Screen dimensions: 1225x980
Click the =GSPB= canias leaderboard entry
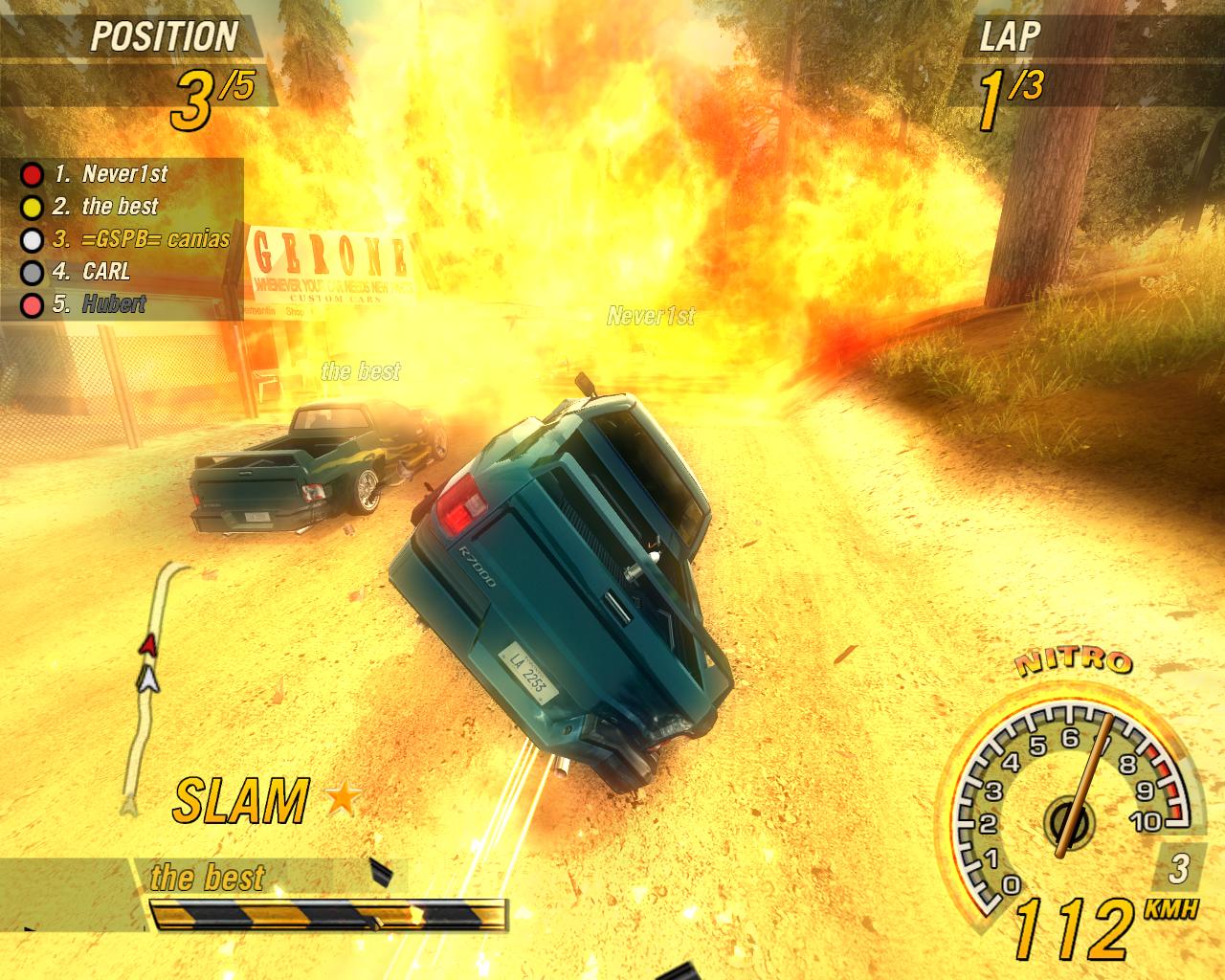(x=142, y=239)
